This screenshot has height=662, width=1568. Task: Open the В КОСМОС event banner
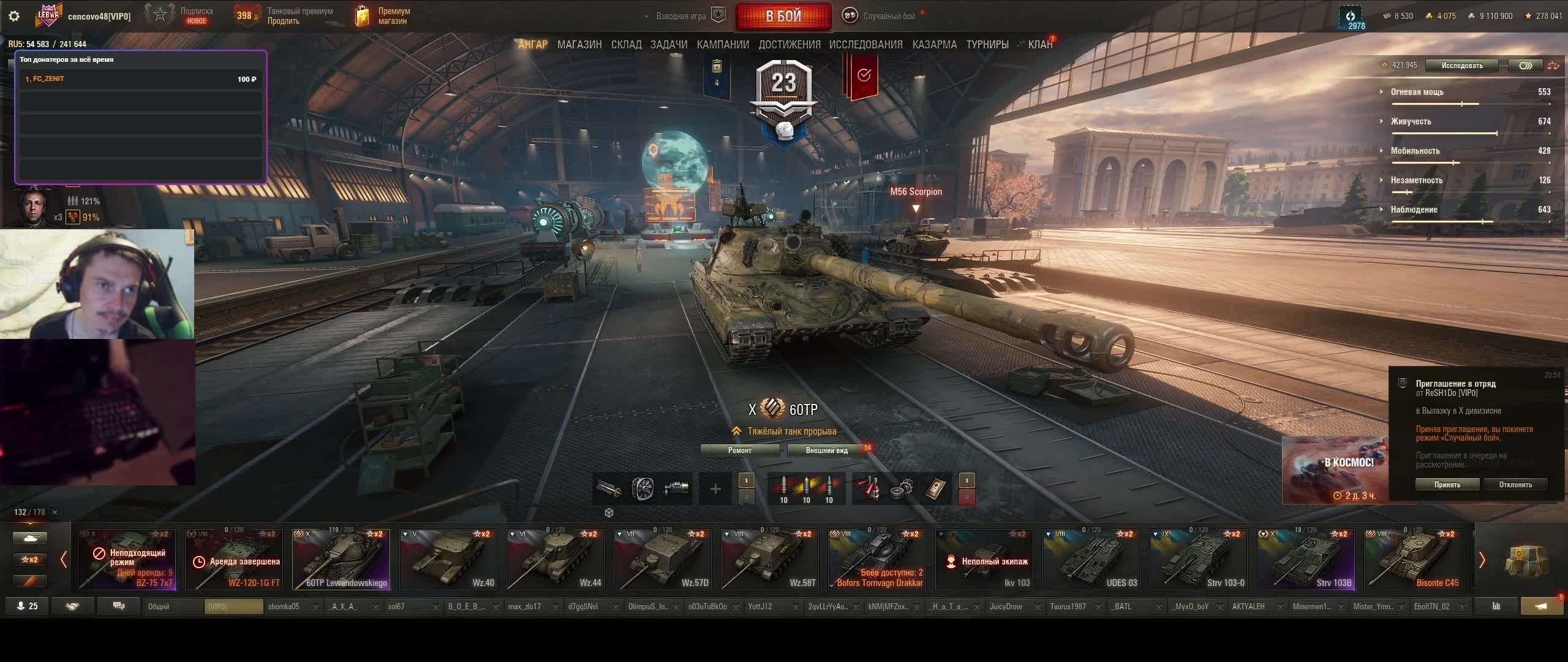(x=1335, y=470)
